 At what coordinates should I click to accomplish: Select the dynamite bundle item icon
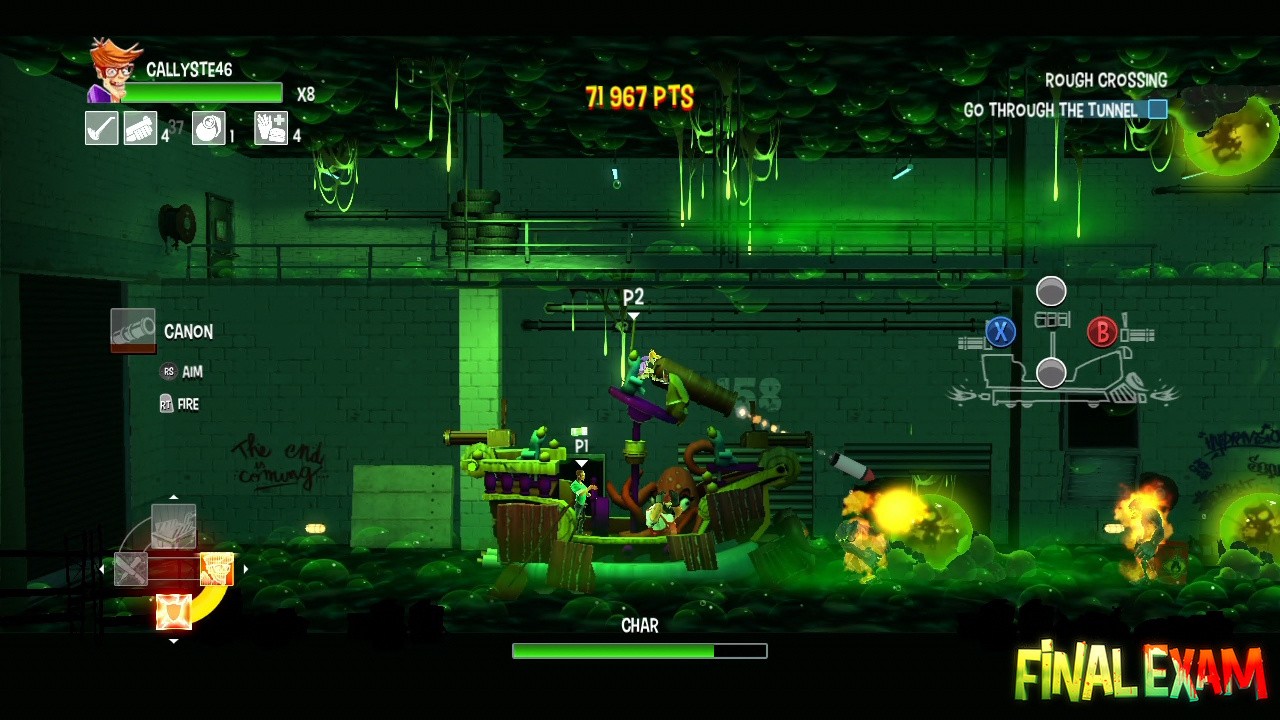coord(141,128)
